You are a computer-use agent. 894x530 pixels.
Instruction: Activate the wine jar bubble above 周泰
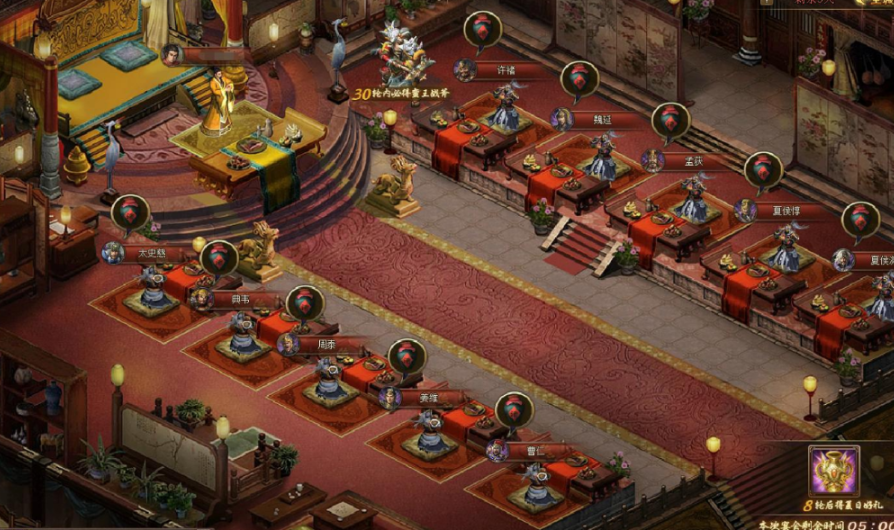pyautogui.click(x=305, y=303)
